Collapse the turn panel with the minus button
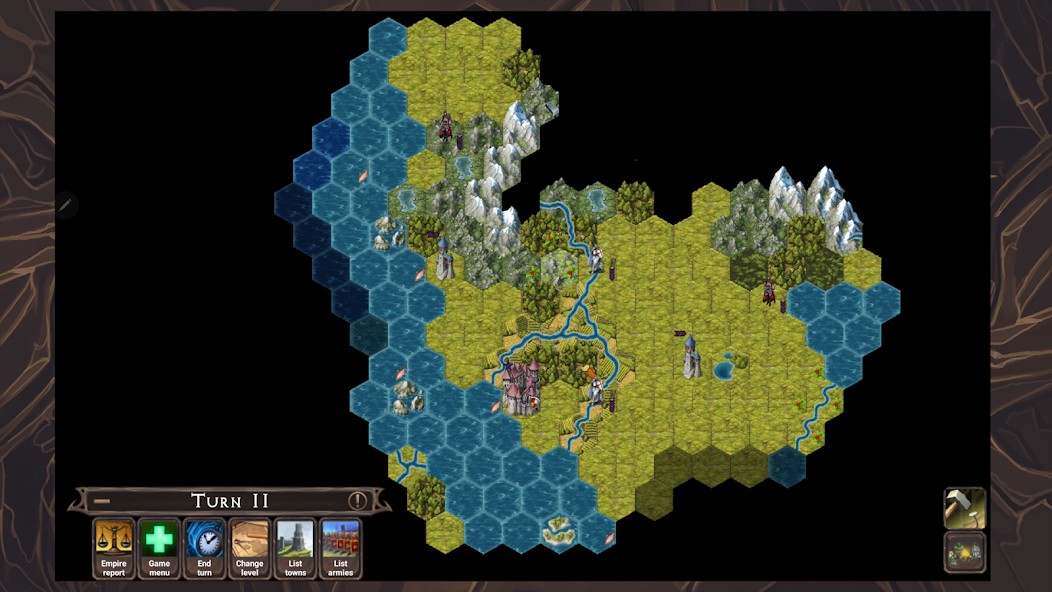Screen dimensions: 1052x592 tap(102, 501)
